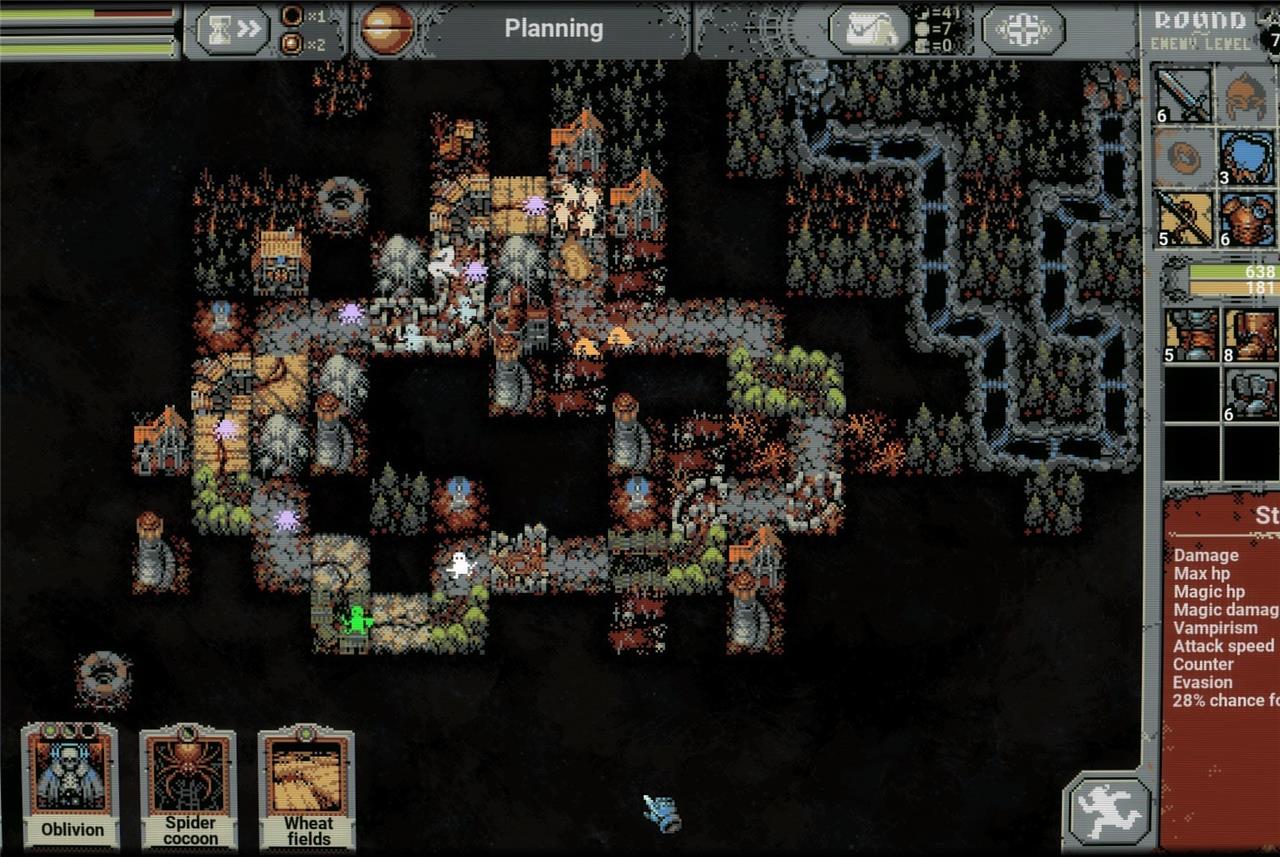Pick the Spider cocoon card

pyautogui.click(x=189, y=787)
